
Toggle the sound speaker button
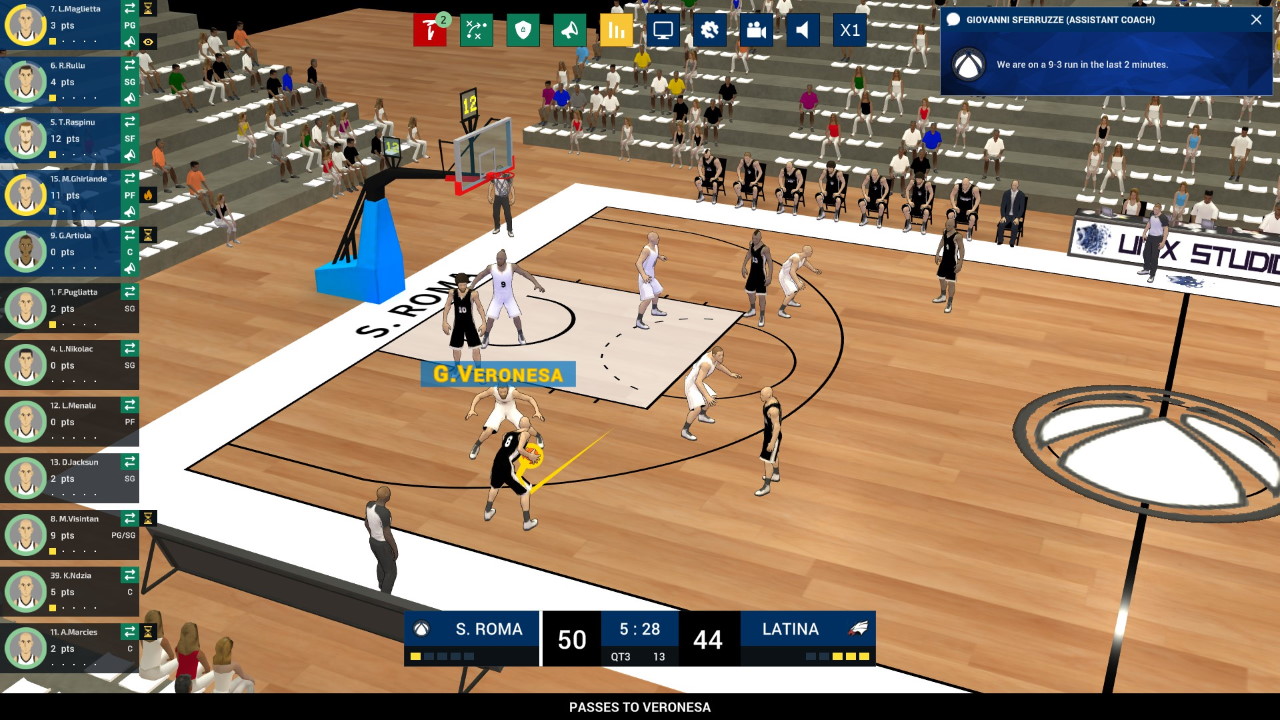[x=802, y=30]
